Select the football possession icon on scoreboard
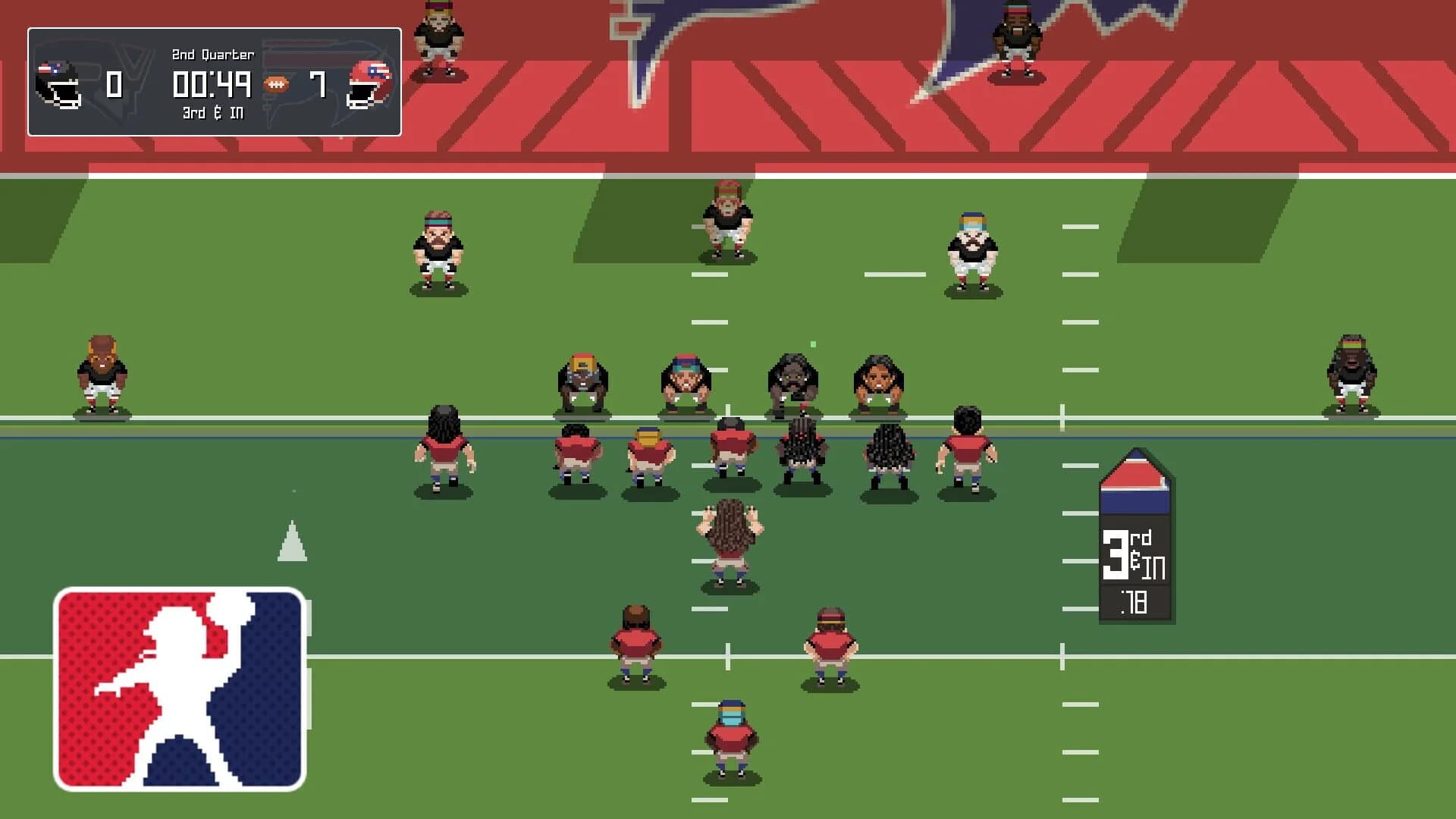 point(276,83)
